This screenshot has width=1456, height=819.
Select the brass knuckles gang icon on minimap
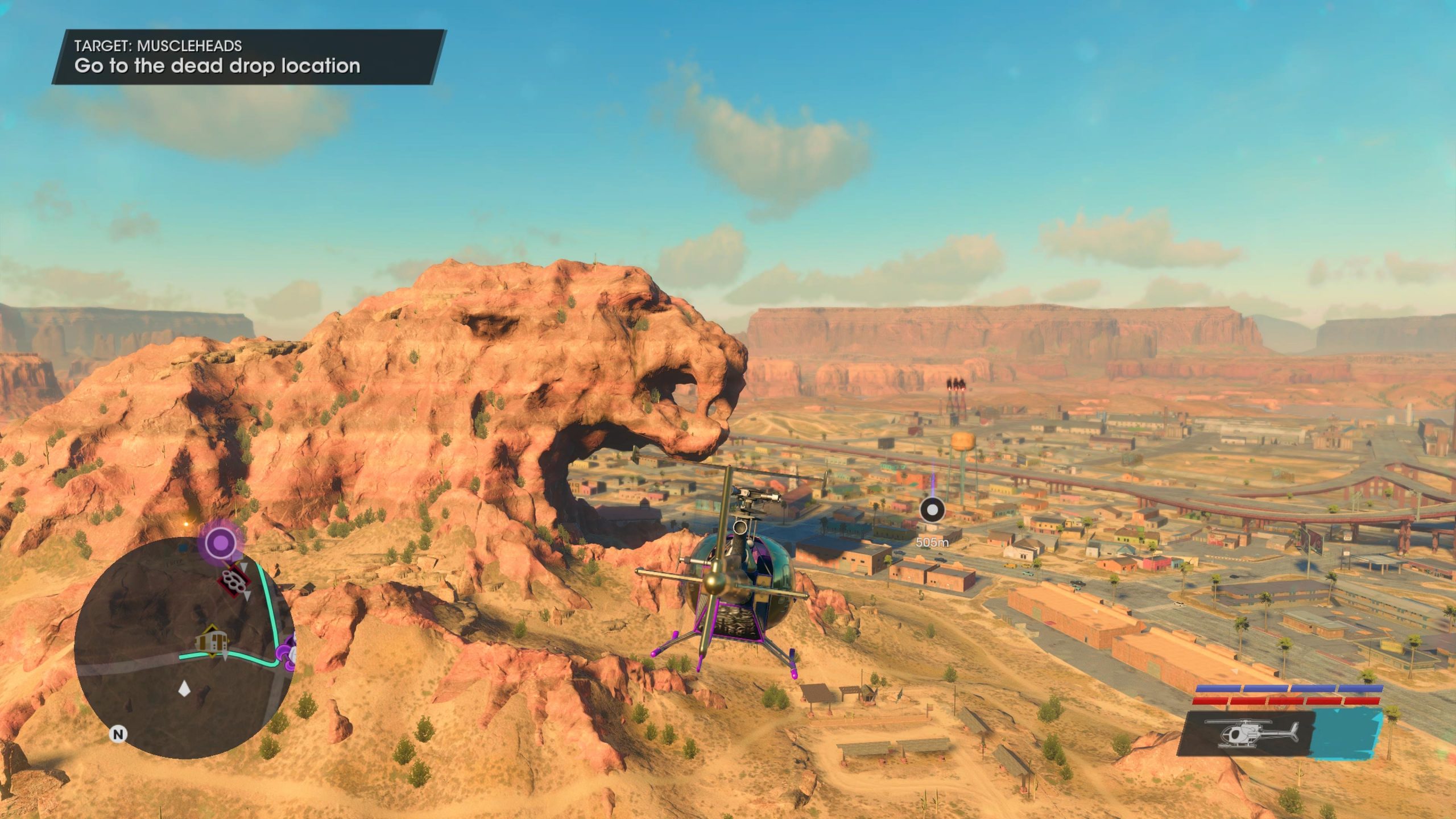[234, 582]
